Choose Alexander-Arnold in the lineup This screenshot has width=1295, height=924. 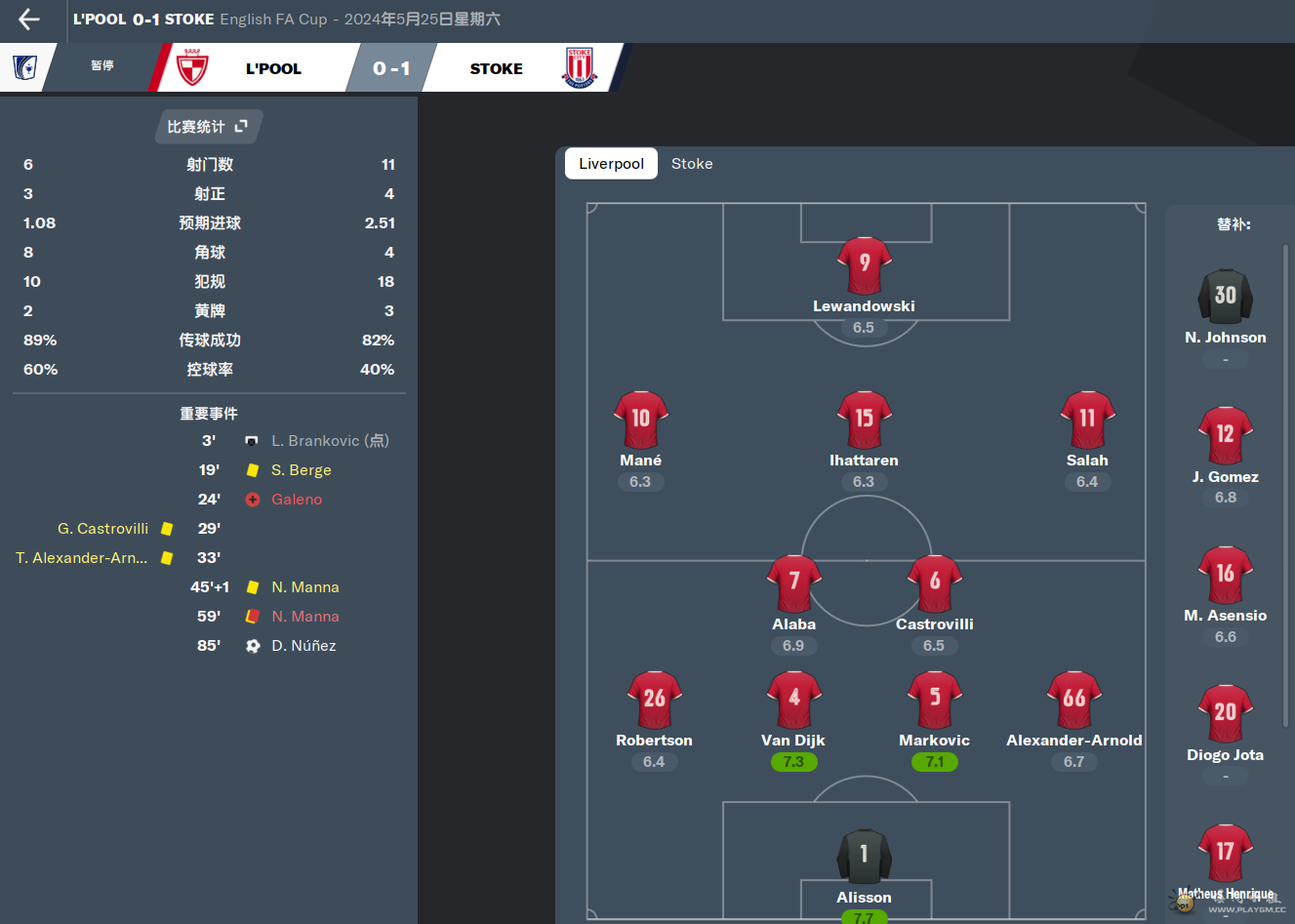pos(1073,700)
